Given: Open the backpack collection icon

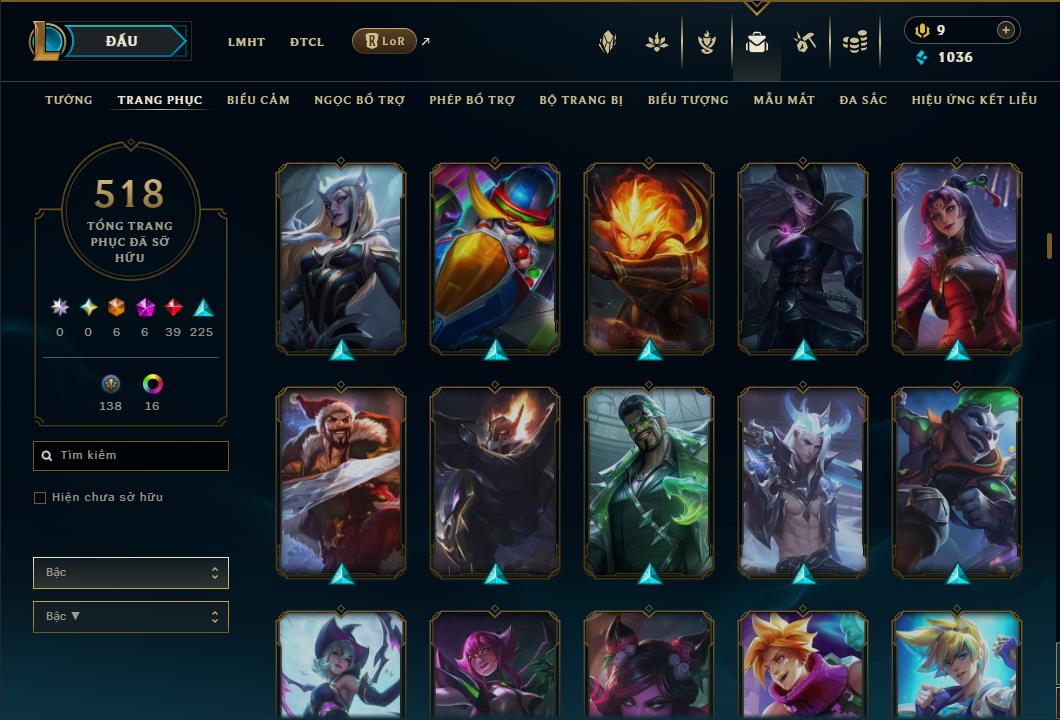Looking at the screenshot, I should coord(757,42).
